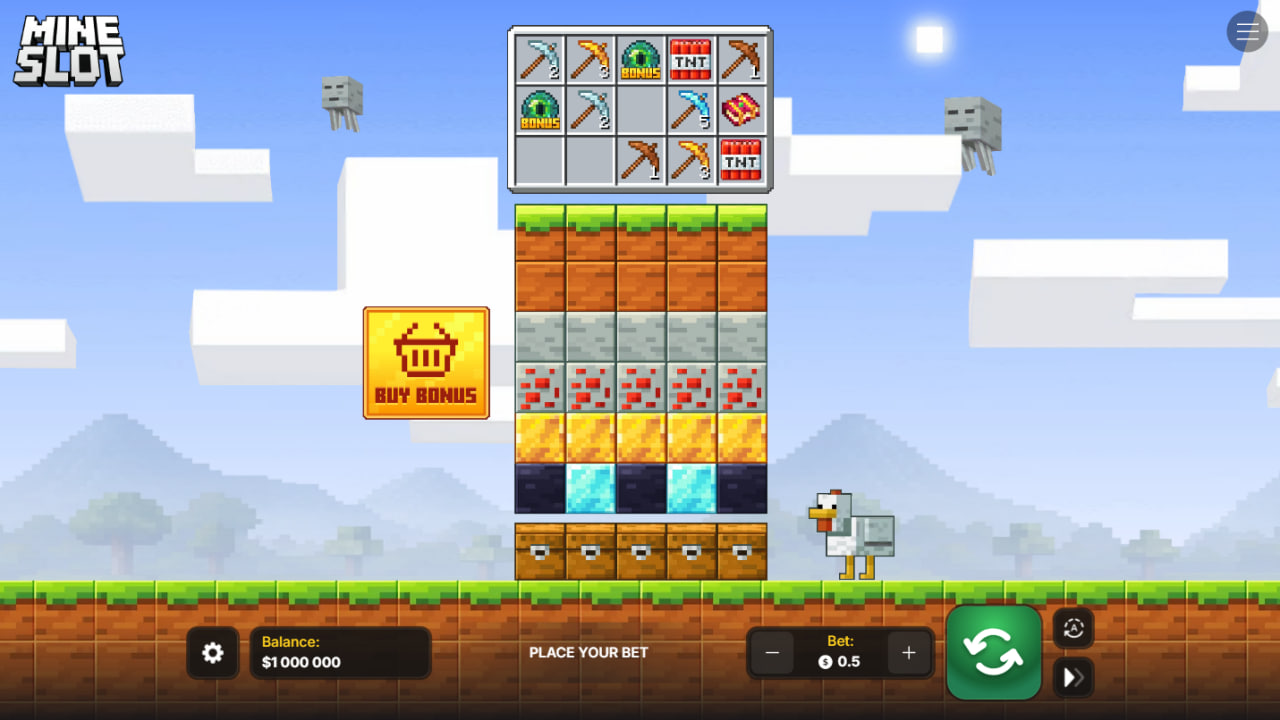Click the Balance amount display
The height and width of the screenshot is (720, 1280).
pyautogui.click(x=340, y=652)
